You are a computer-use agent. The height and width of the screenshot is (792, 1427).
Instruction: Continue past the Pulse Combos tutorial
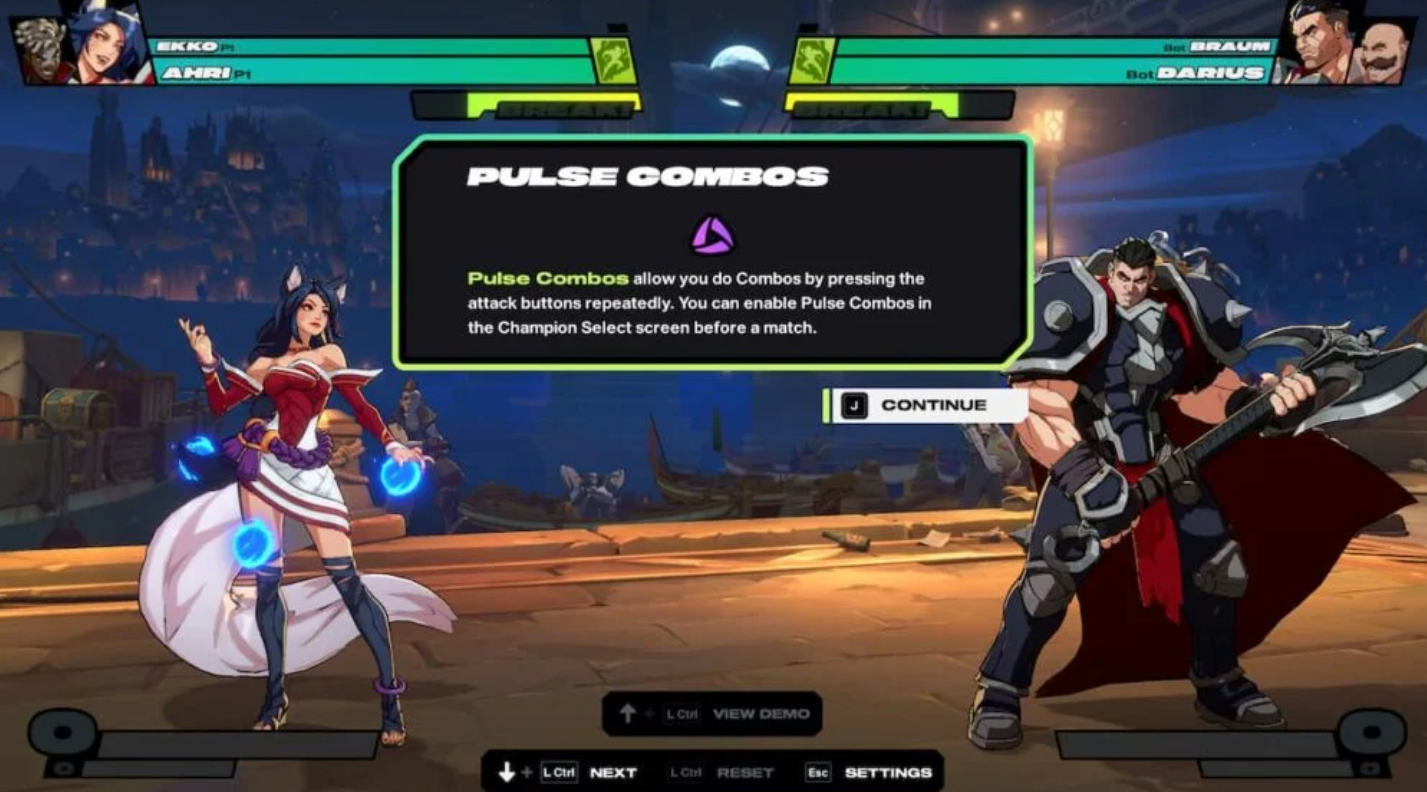[x=926, y=405]
